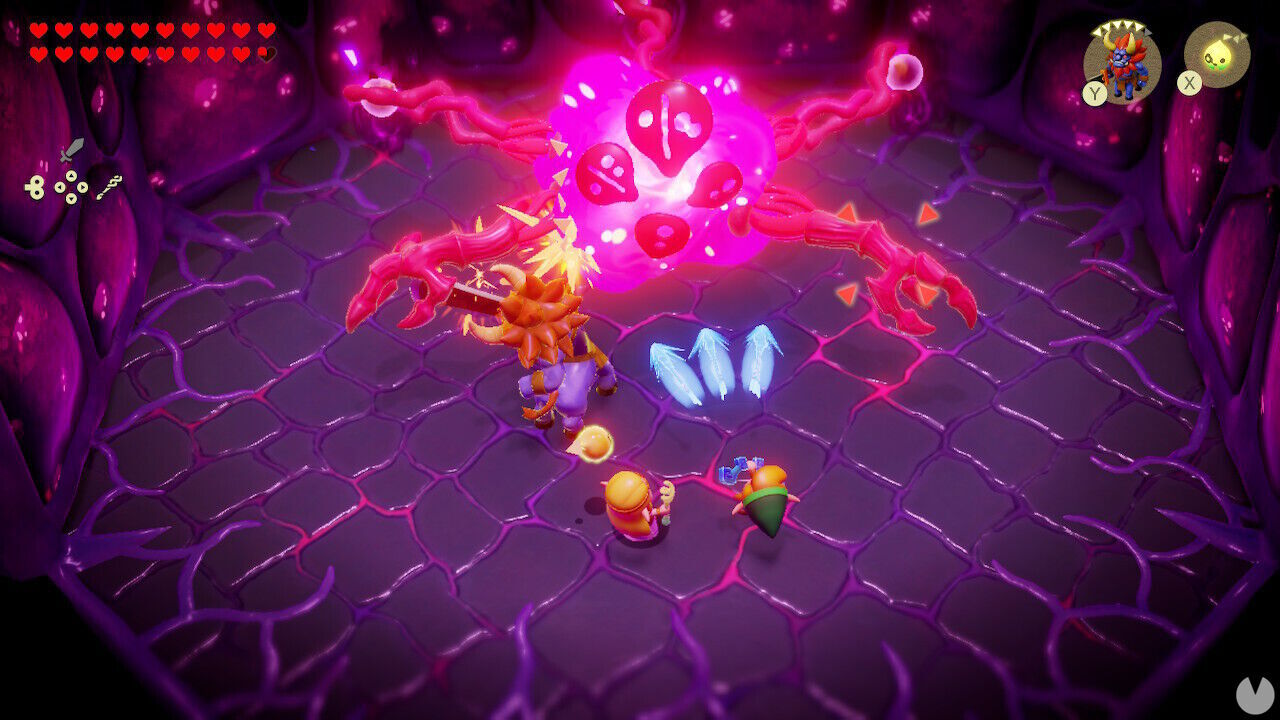This screenshot has height=720, width=1280.
Task: Click the first red heart in the top row
Action: 37,29
